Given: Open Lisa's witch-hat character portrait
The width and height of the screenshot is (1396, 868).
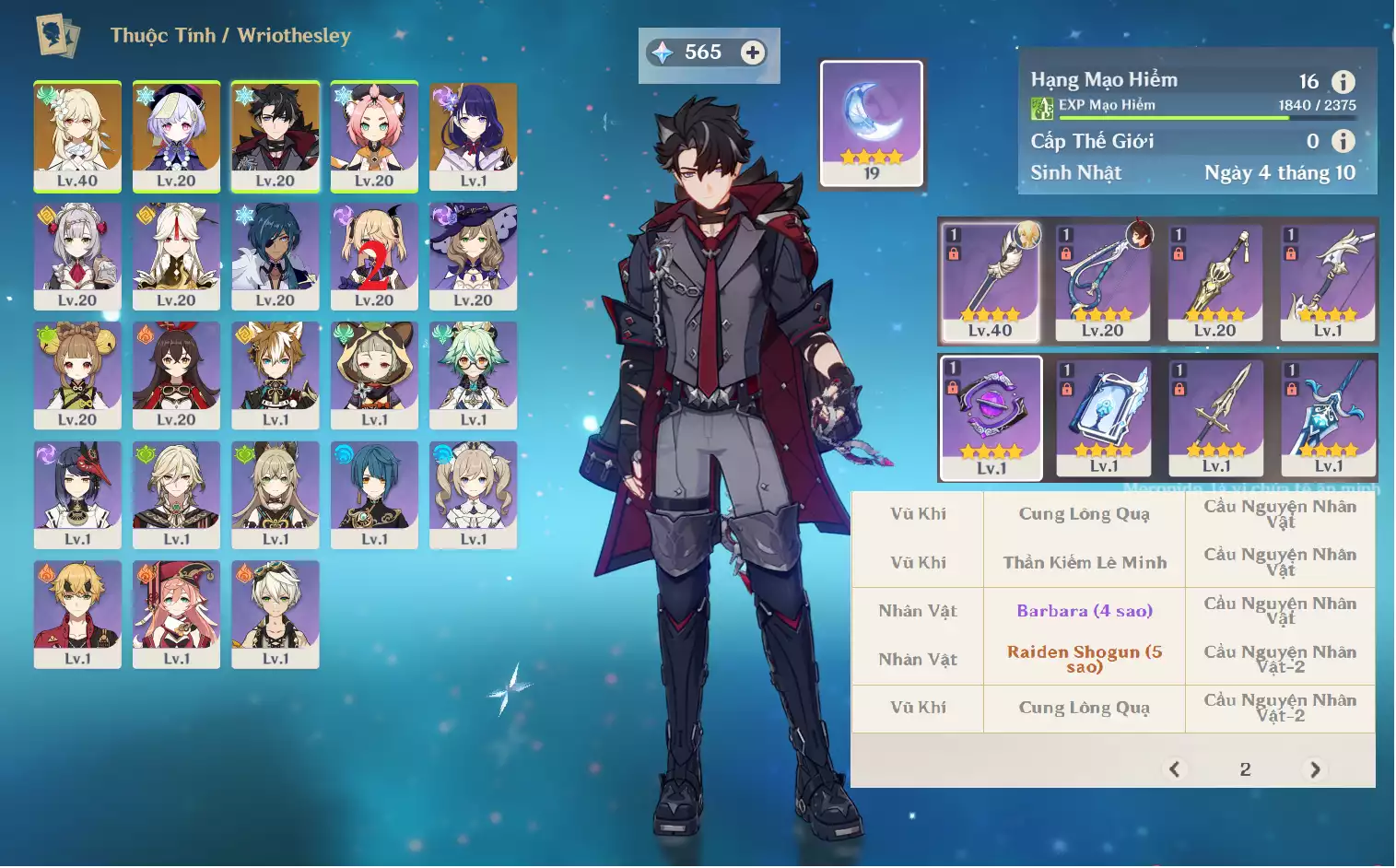Looking at the screenshot, I should click(473, 255).
